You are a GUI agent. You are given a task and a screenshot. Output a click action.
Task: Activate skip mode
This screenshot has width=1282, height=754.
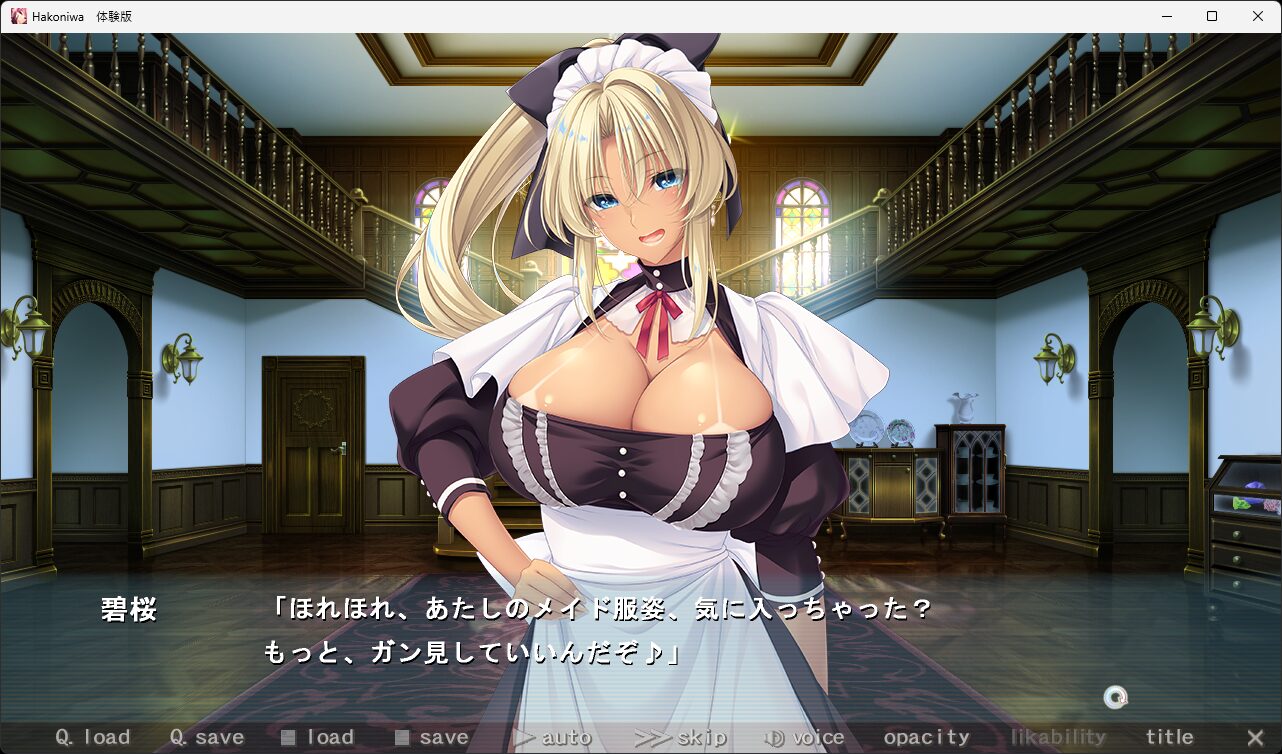click(681, 738)
